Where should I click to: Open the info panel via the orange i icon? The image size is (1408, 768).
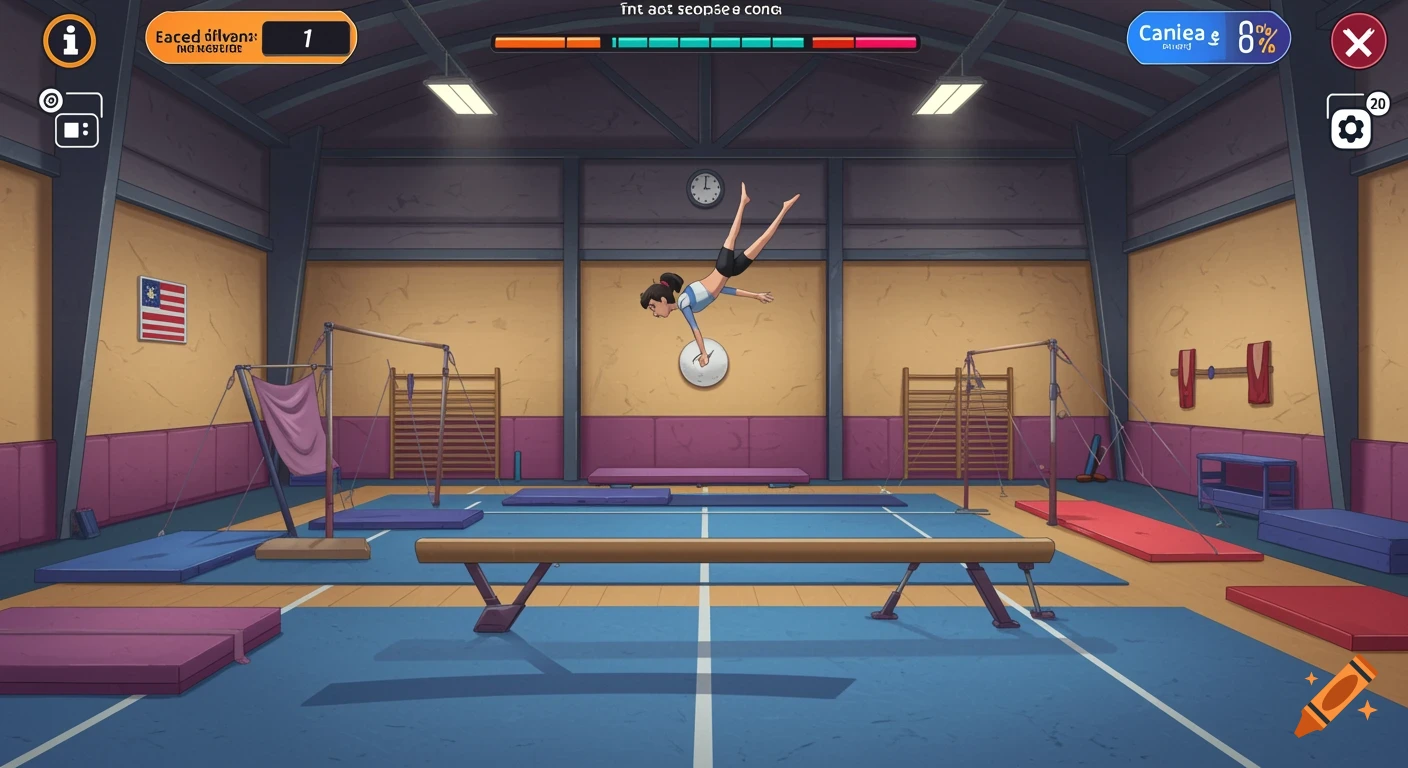[69, 41]
